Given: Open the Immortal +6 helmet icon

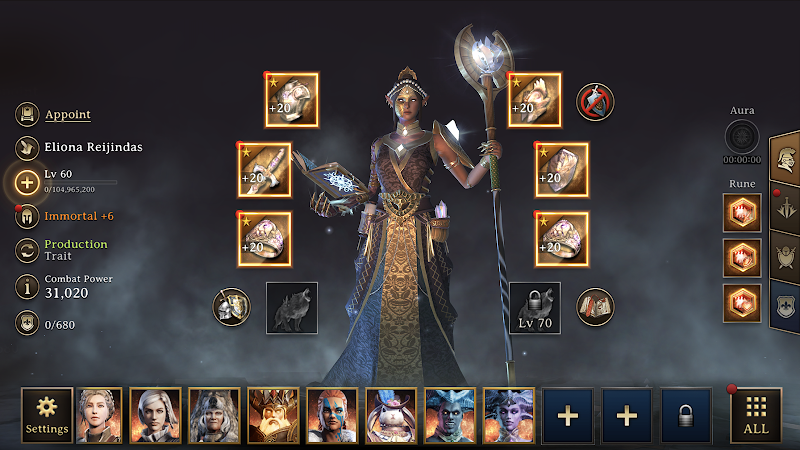Looking at the screenshot, I should click(27, 215).
